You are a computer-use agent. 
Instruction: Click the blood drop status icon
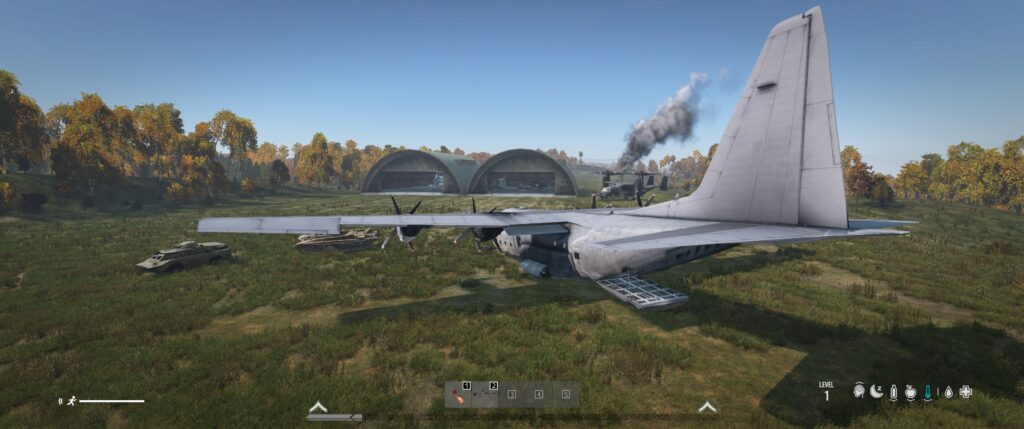coord(947,392)
